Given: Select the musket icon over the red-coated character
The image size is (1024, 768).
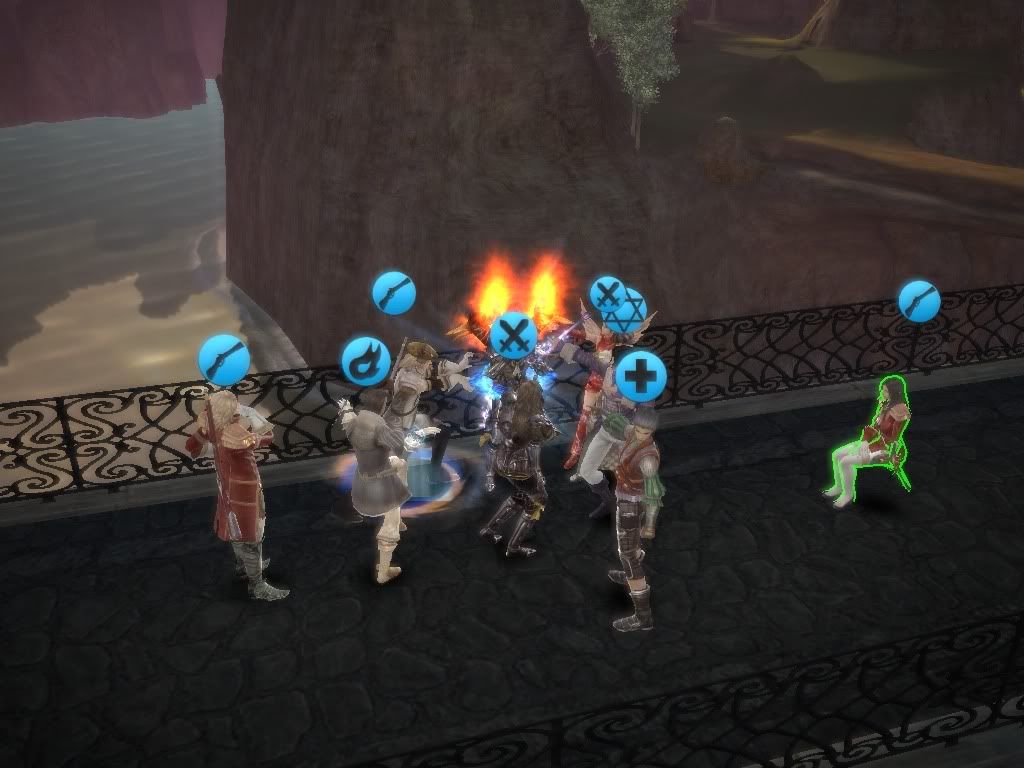Looking at the screenshot, I should (x=224, y=360).
